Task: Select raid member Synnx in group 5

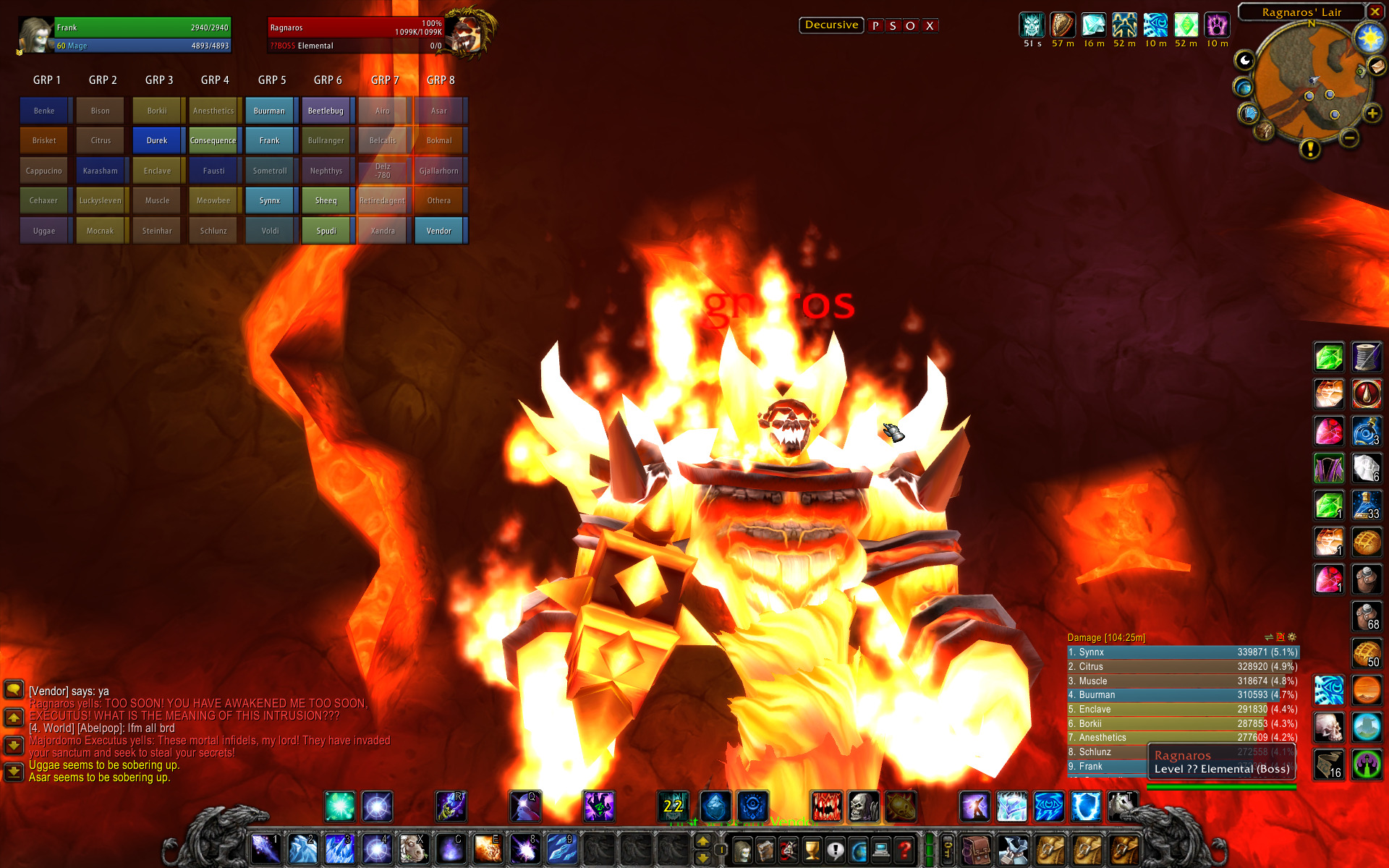Action: 270,200
